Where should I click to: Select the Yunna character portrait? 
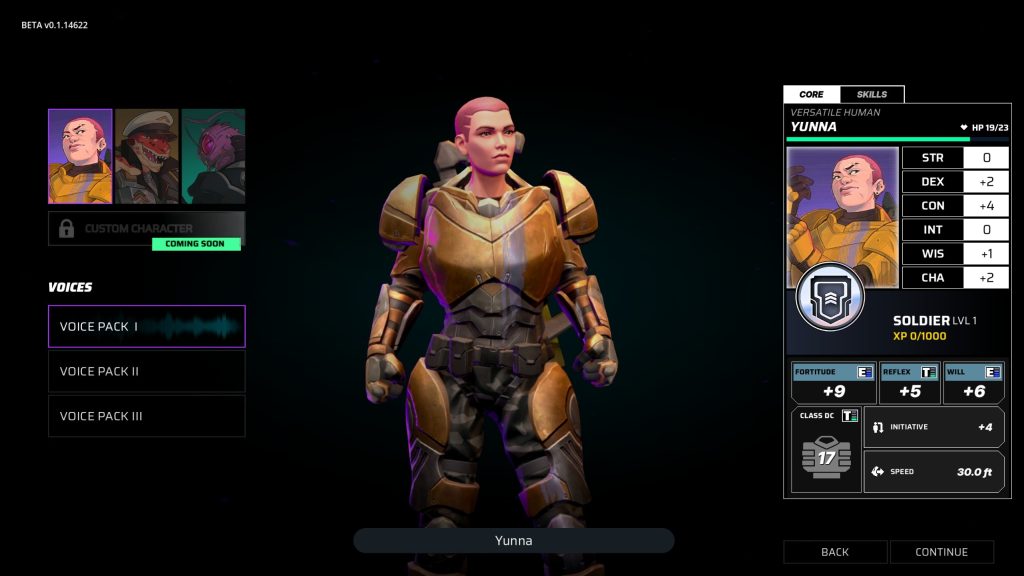80,156
